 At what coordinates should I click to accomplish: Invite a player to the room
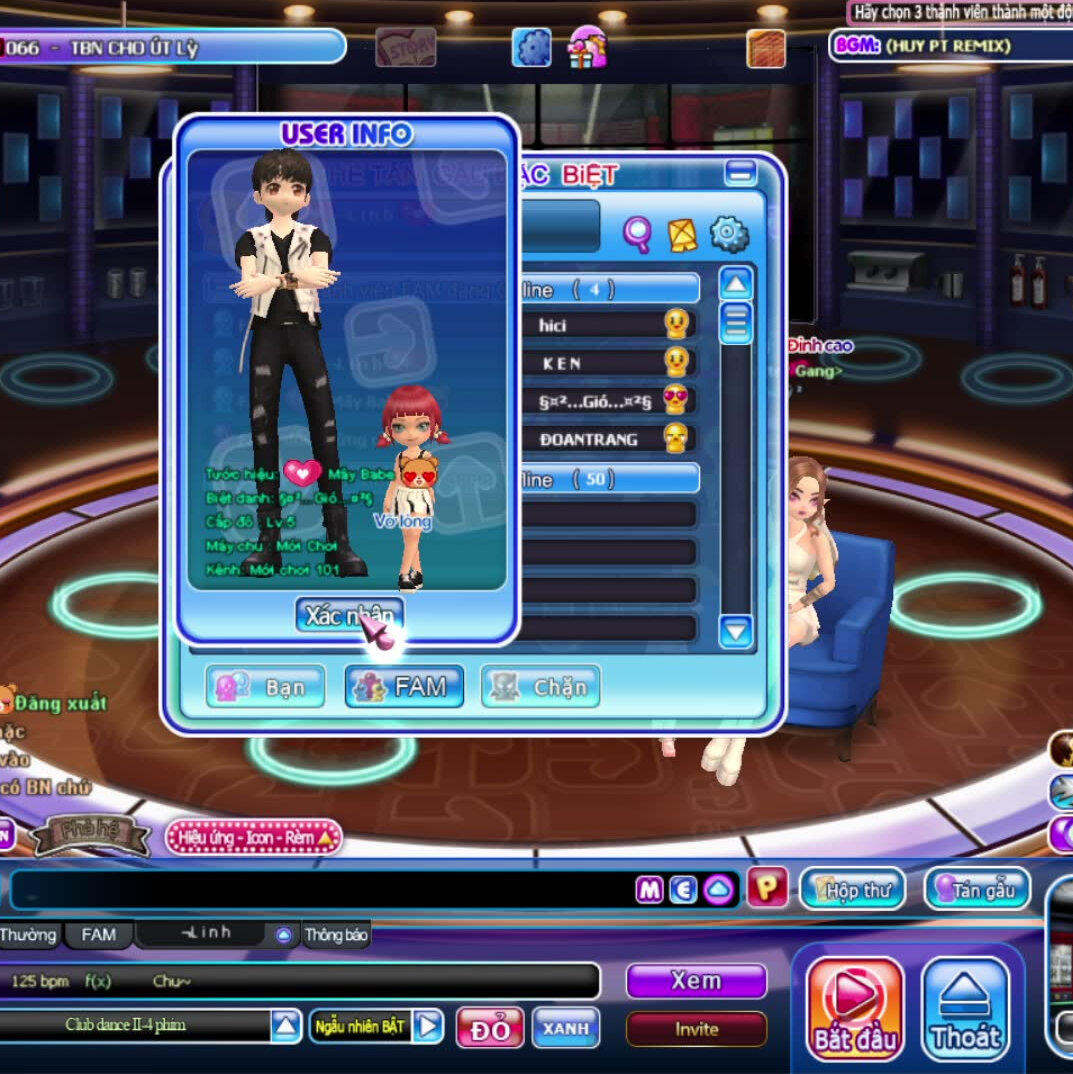[x=696, y=1029]
